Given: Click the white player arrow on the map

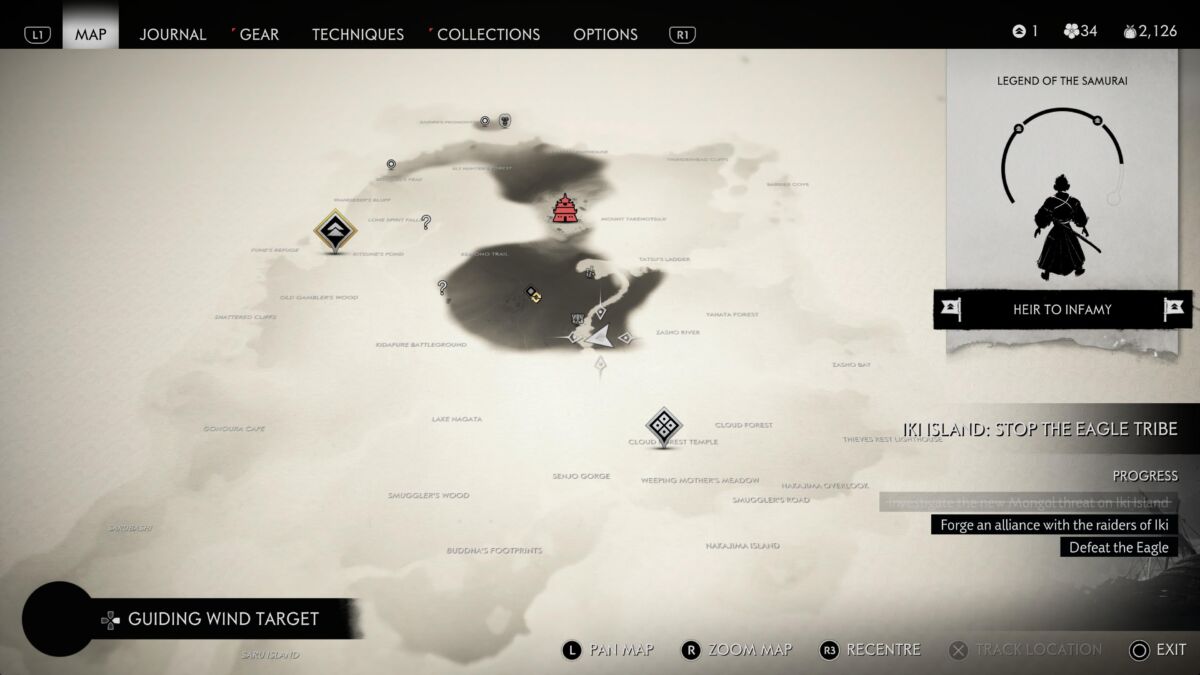Looking at the screenshot, I should 599,337.
